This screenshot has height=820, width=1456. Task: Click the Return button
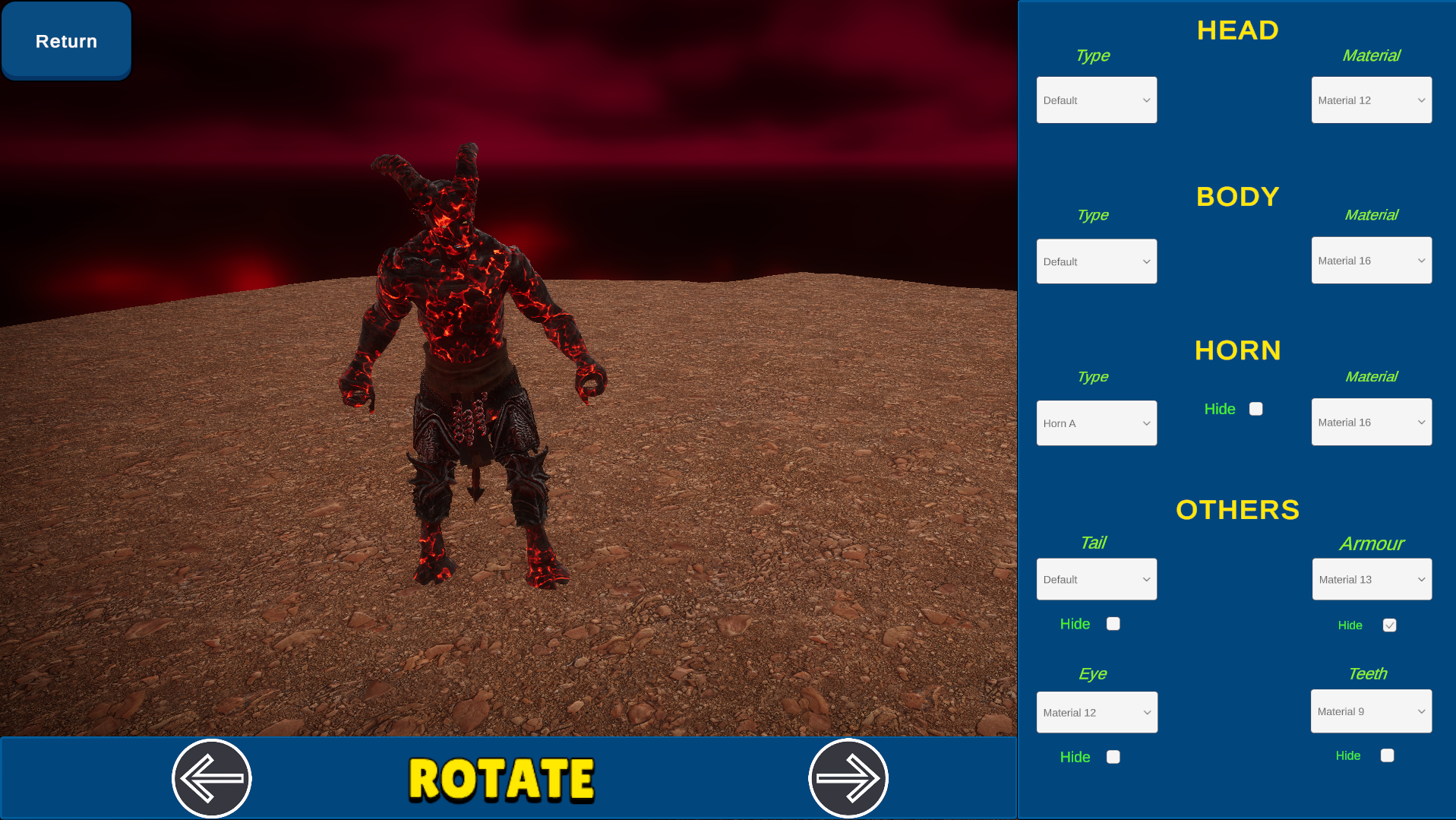point(65,40)
